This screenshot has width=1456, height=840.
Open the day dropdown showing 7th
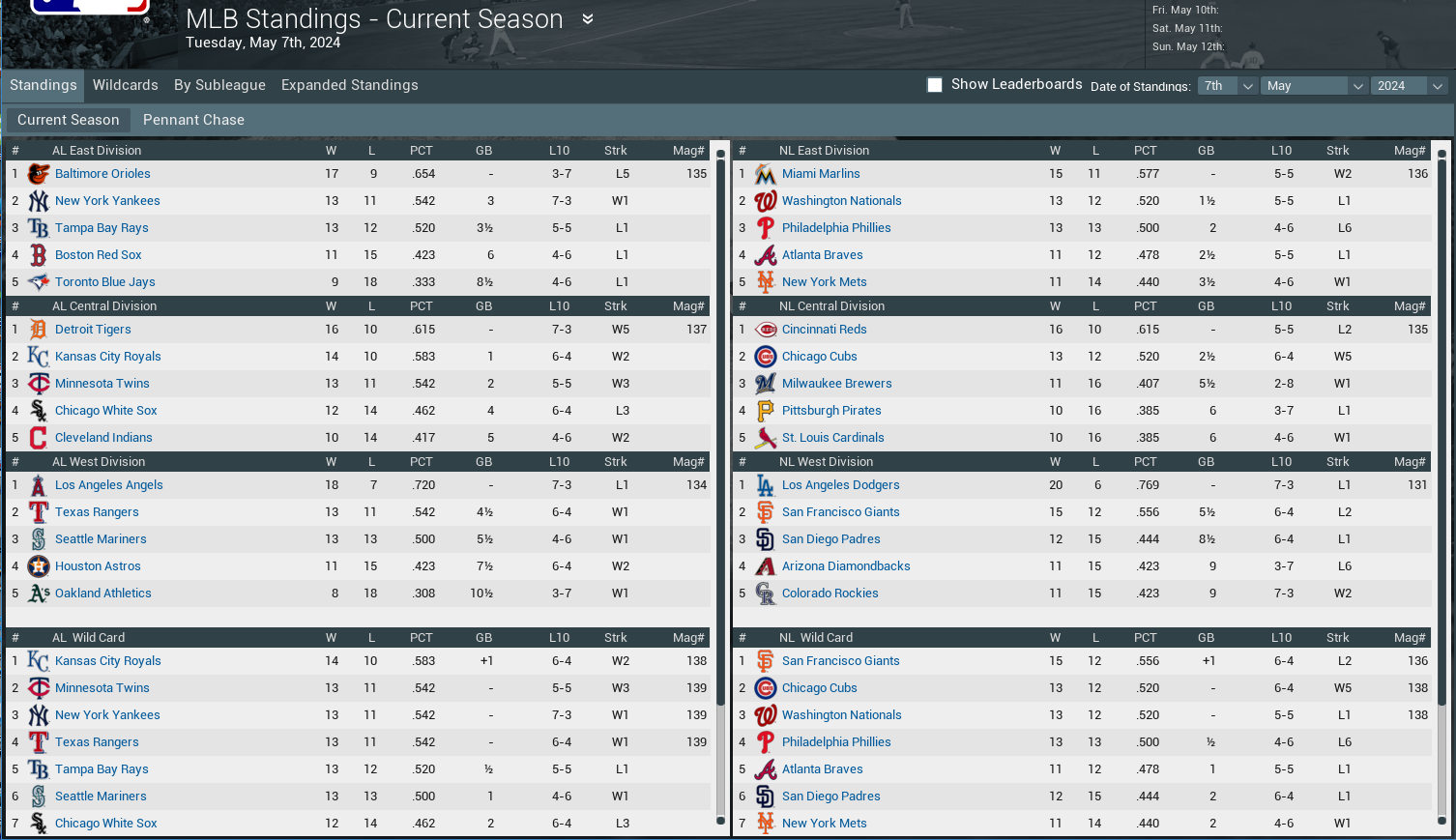[1227, 86]
